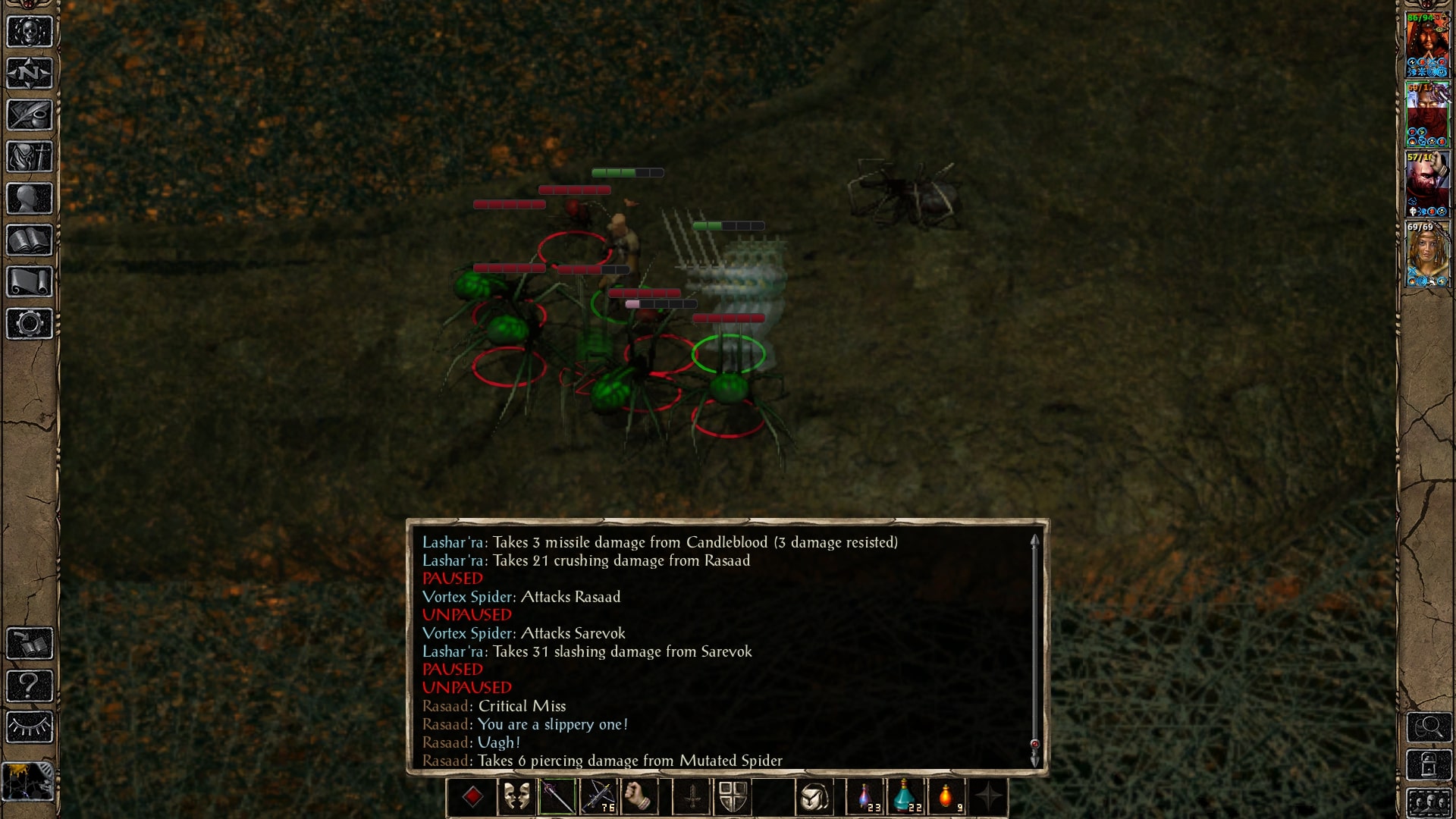
Task: Drink the blue potion with 22 charges
Action: tap(905, 795)
